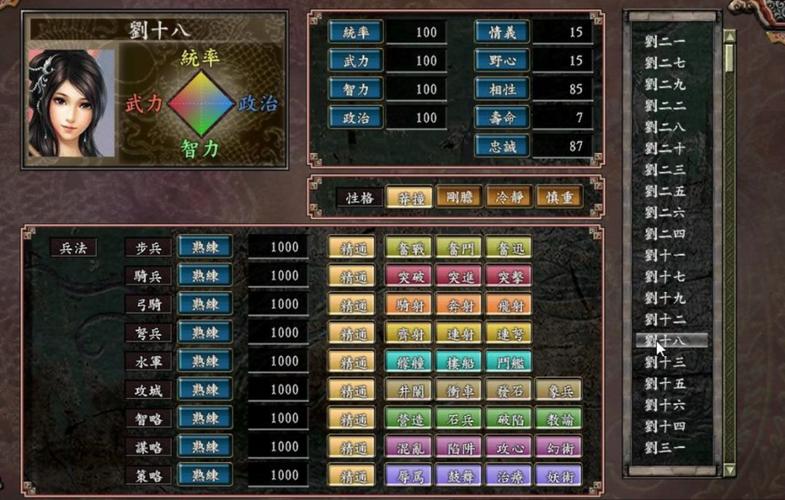Set personality to 剛膽

point(459,197)
